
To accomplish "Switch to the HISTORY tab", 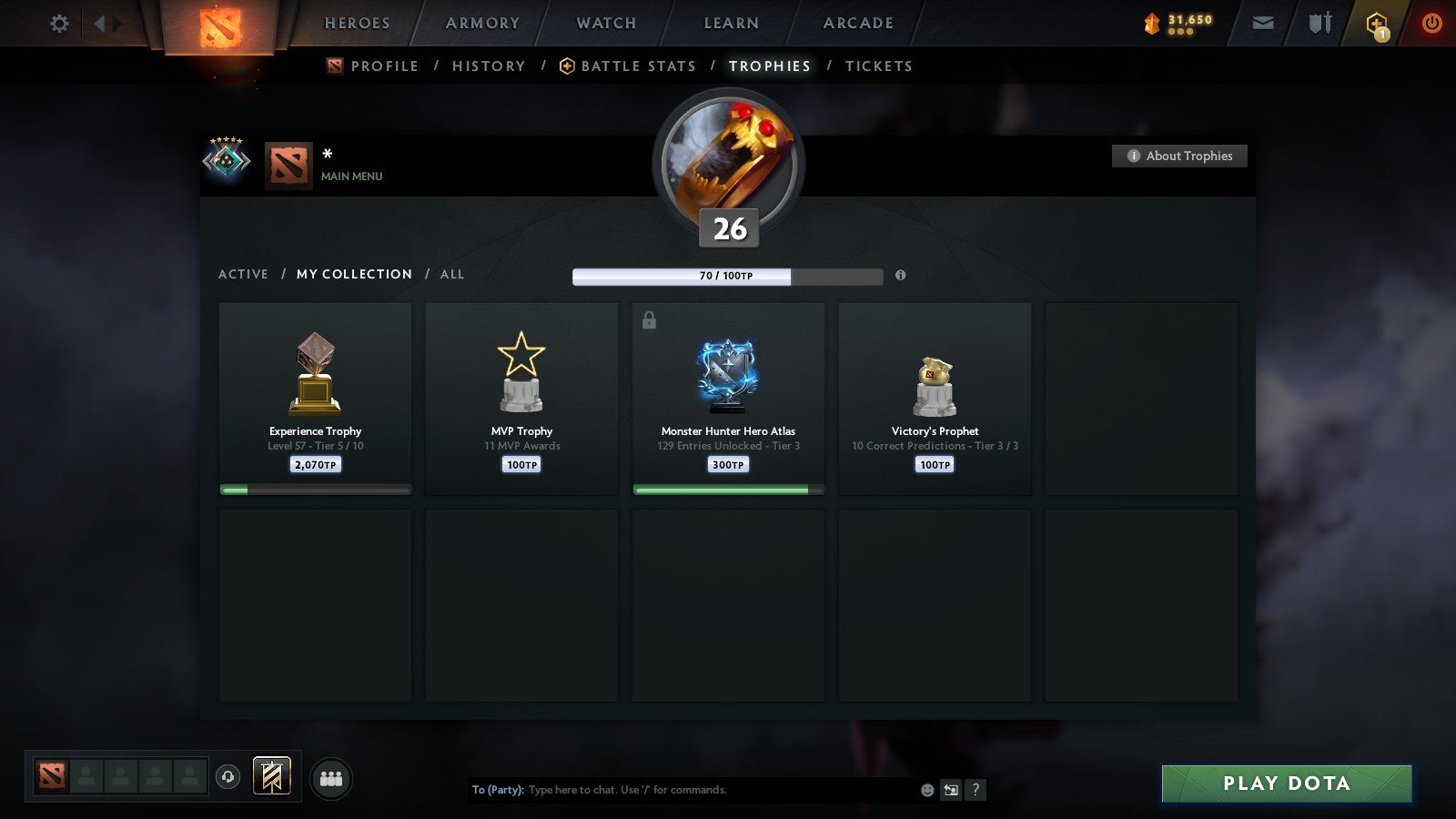I will click(x=489, y=66).
